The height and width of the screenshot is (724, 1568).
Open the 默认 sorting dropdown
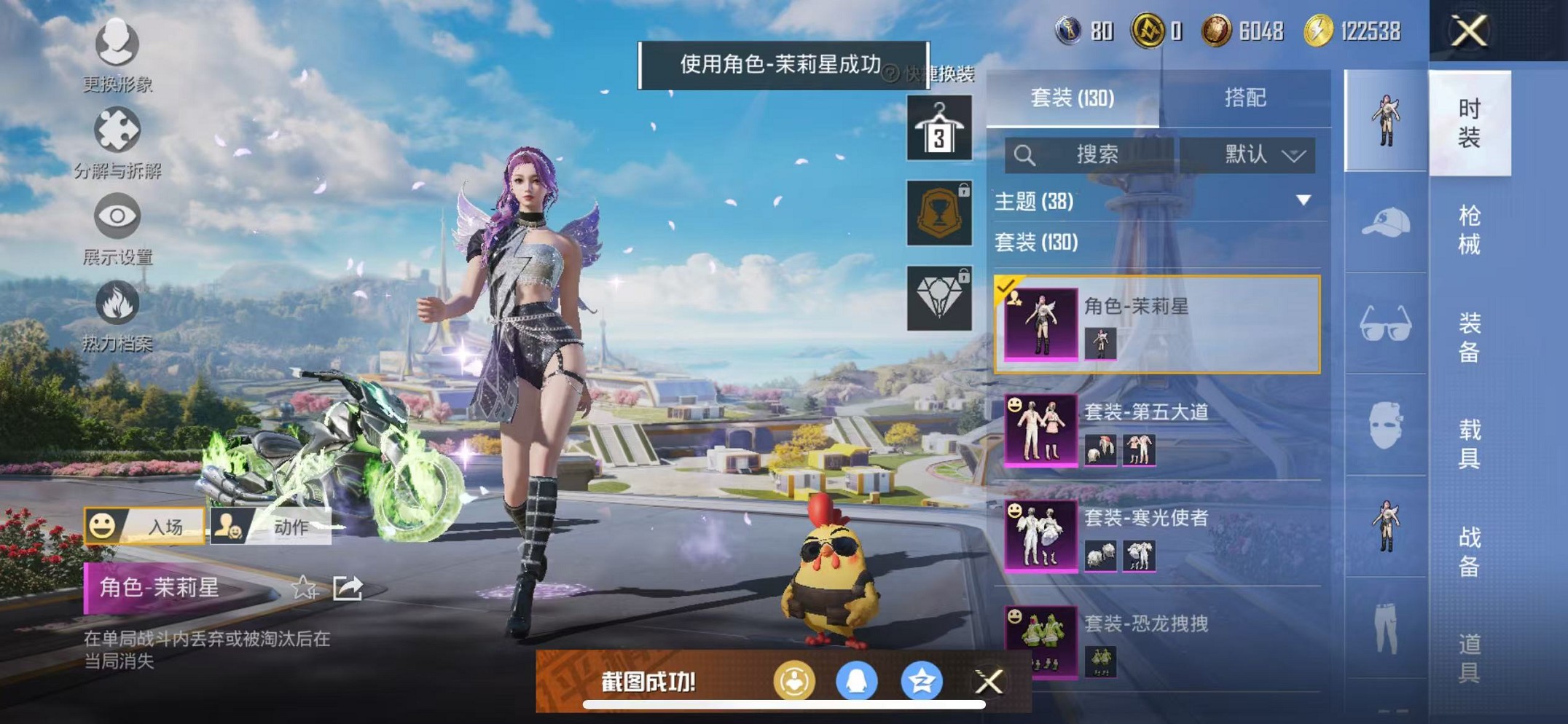(x=1257, y=154)
